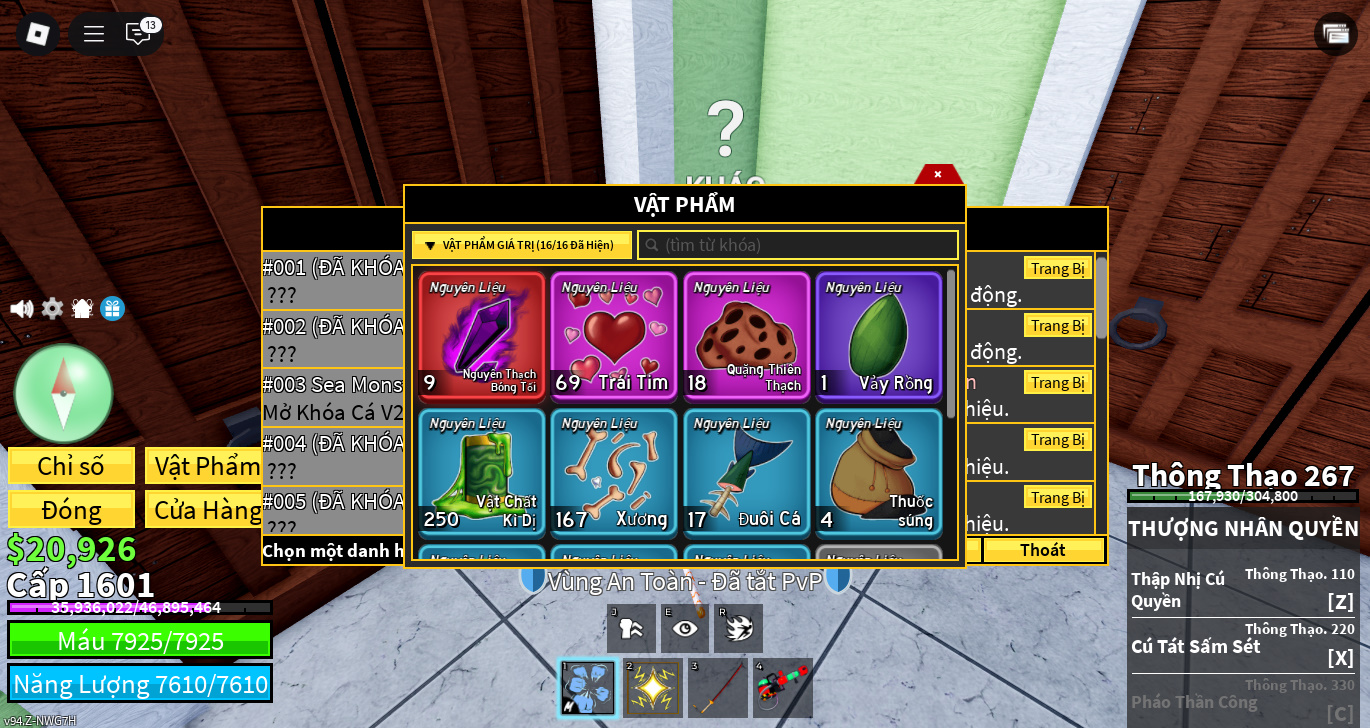1370x728 pixels.
Task: Click the Vật Phẩm inventory button
Action: [204, 466]
